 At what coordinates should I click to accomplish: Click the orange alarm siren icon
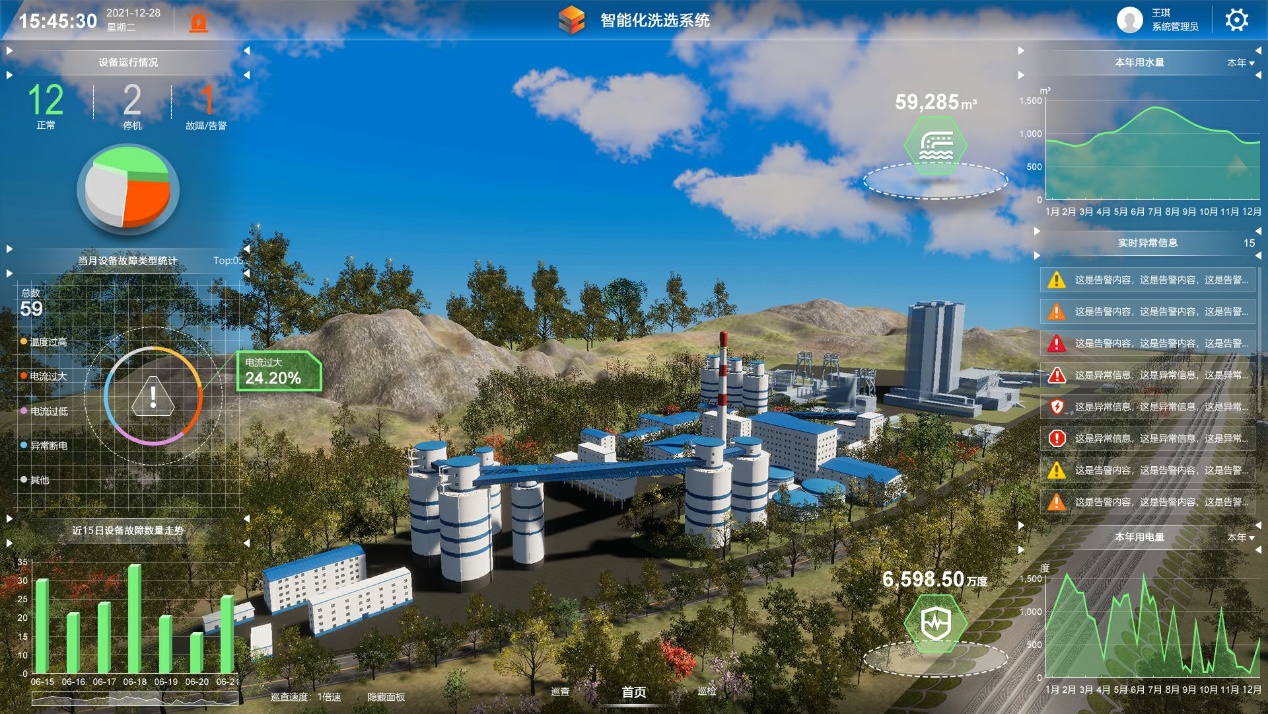[x=199, y=21]
